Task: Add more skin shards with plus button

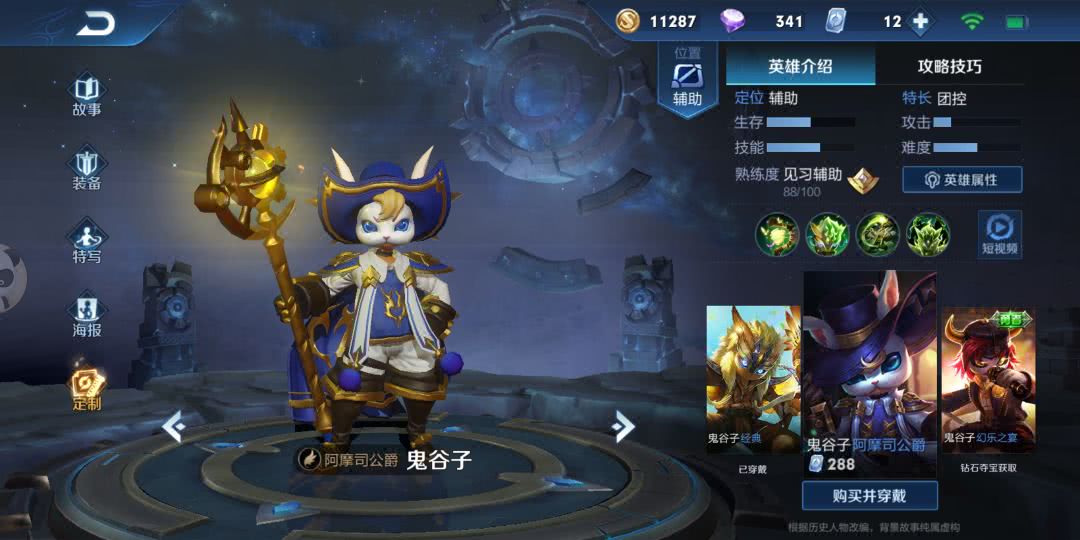Action: click(x=920, y=21)
